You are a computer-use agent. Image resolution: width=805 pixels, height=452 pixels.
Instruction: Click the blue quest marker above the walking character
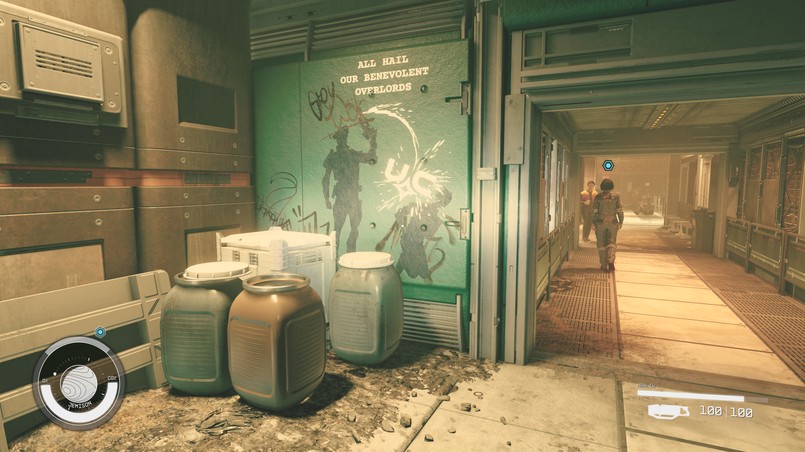click(607, 165)
